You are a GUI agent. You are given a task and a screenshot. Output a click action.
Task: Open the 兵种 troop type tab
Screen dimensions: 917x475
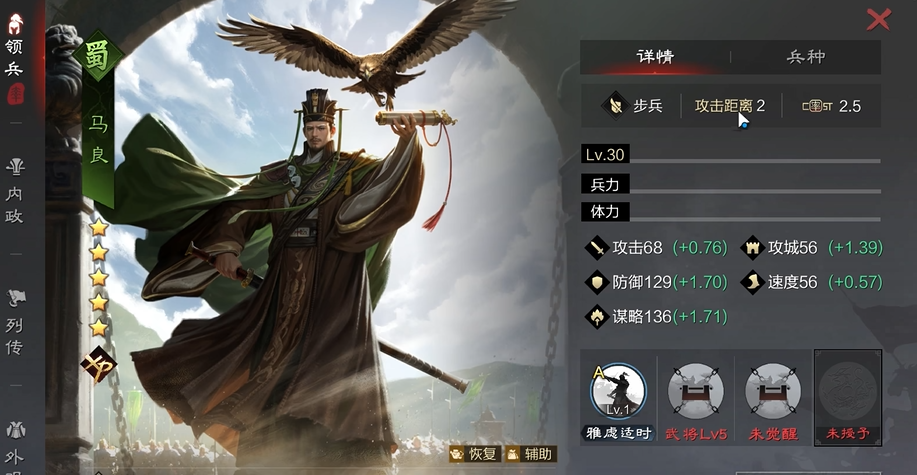806,56
